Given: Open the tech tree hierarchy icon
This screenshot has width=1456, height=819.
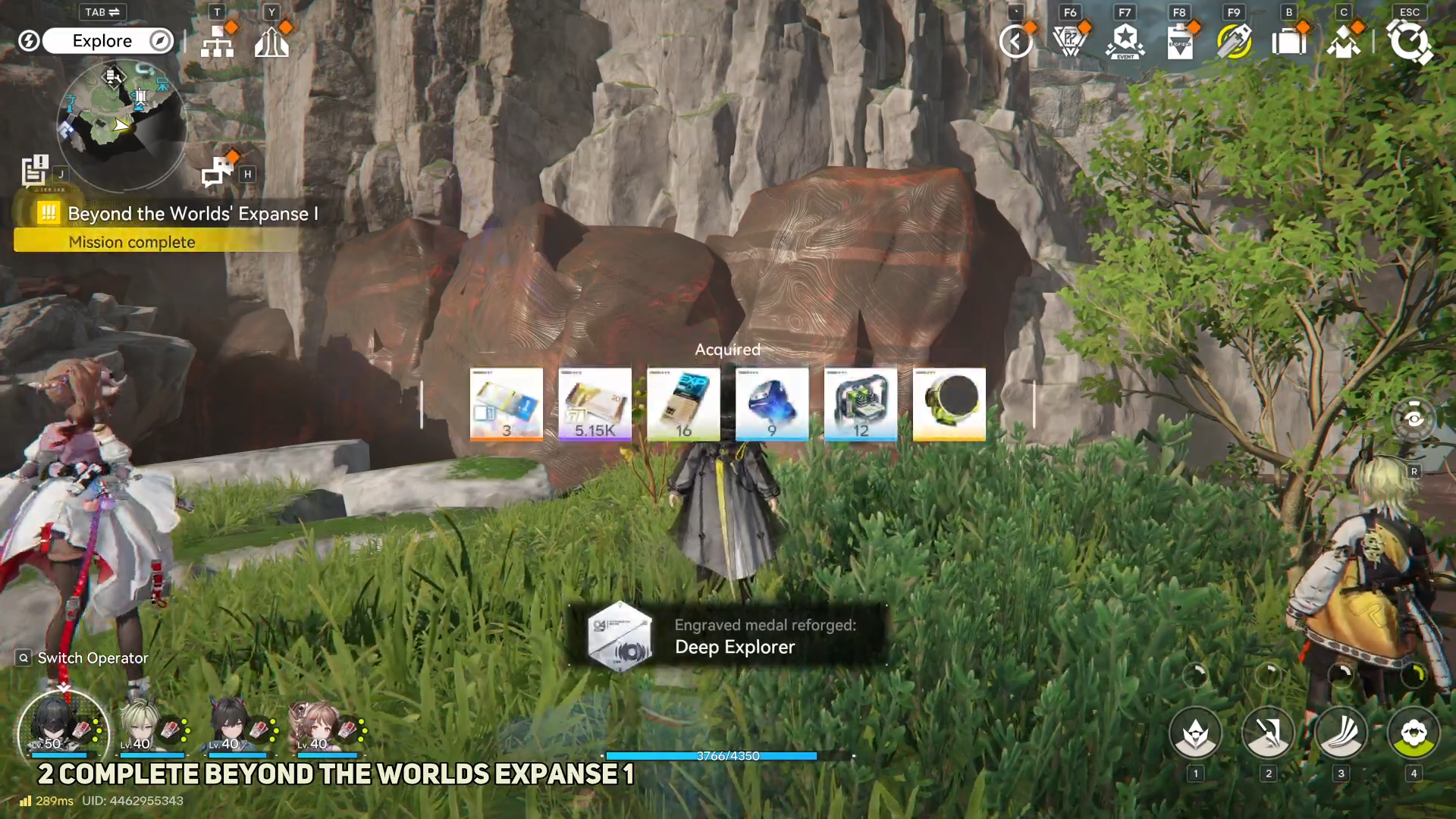Looking at the screenshot, I should (x=218, y=42).
